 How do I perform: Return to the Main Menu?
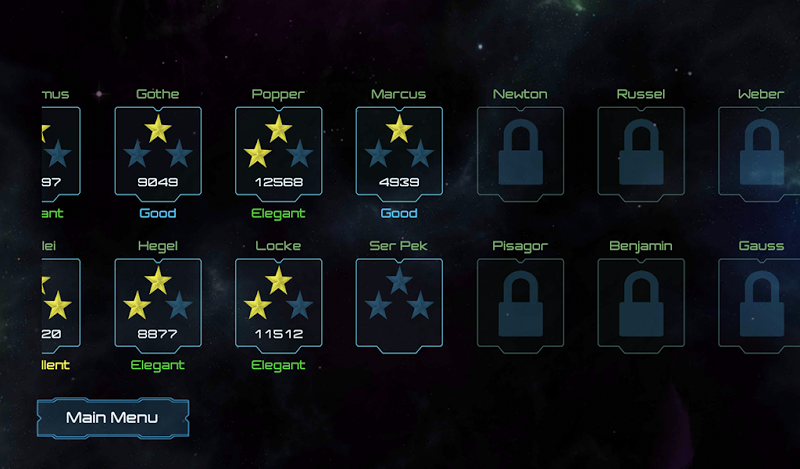pyautogui.click(x=112, y=418)
